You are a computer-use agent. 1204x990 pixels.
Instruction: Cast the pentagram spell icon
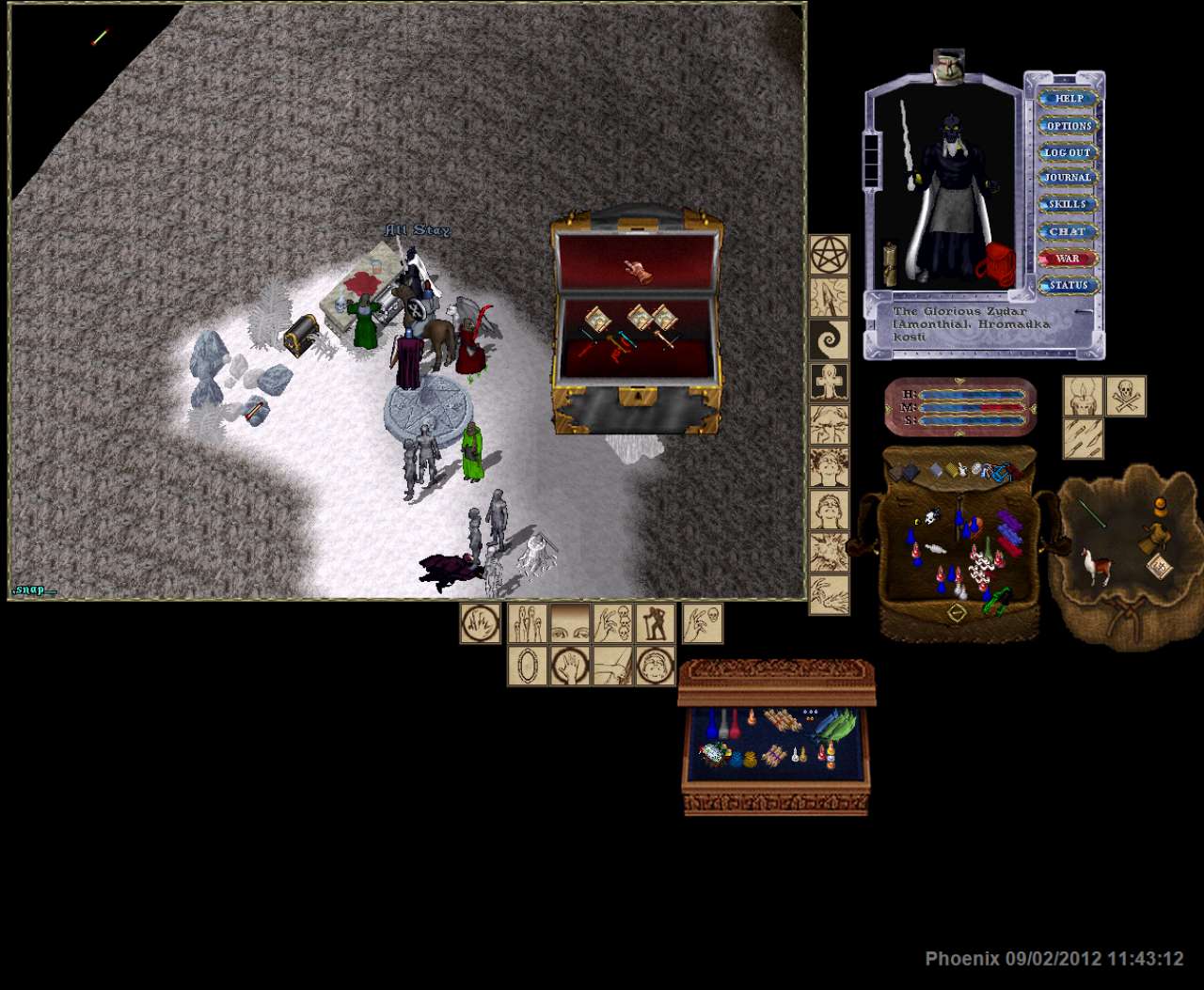point(830,255)
